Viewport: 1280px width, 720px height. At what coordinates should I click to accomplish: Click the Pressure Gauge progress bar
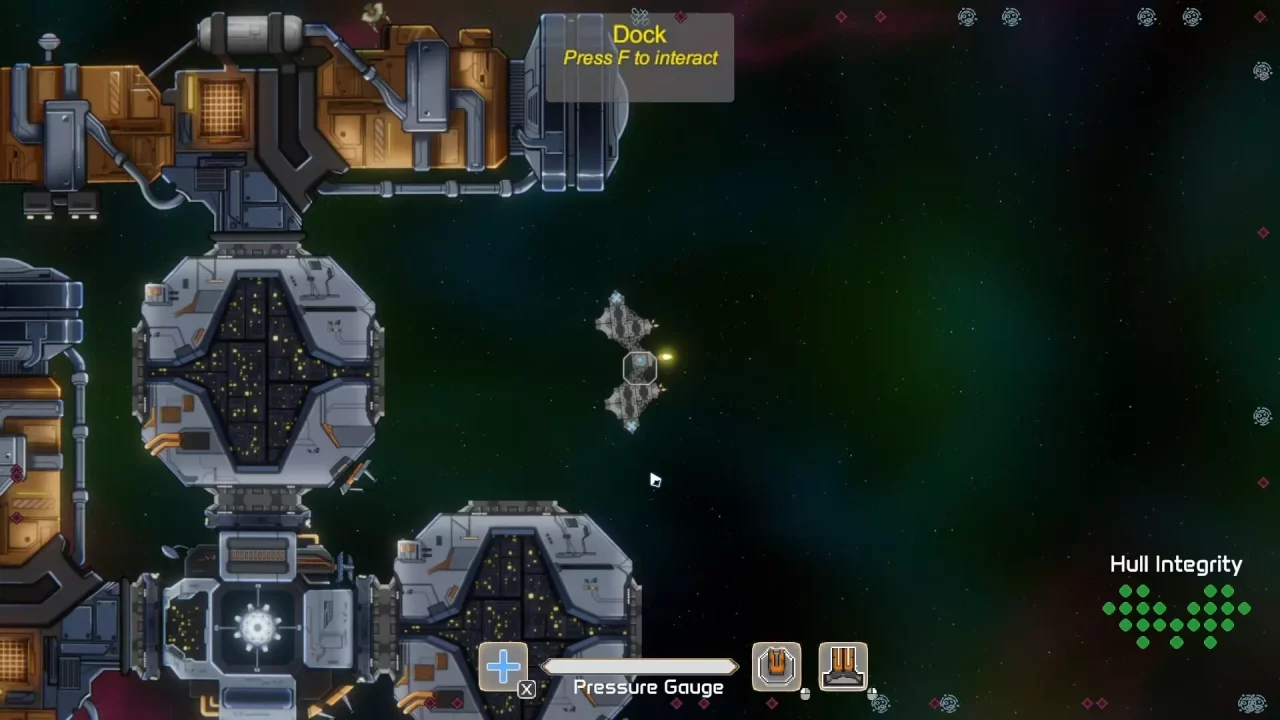tap(640, 665)
